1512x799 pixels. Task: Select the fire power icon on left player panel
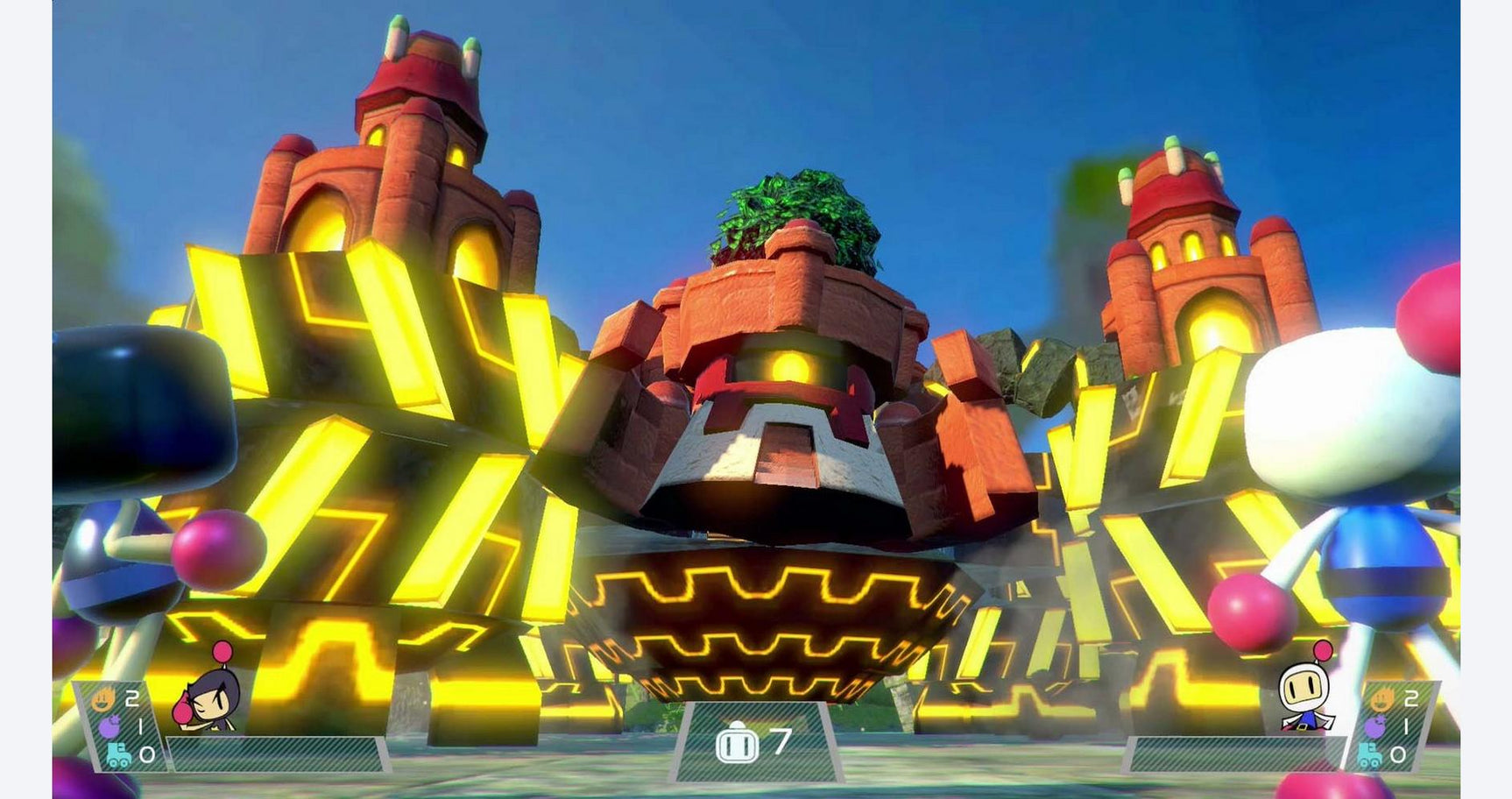[x=102, y=701]
